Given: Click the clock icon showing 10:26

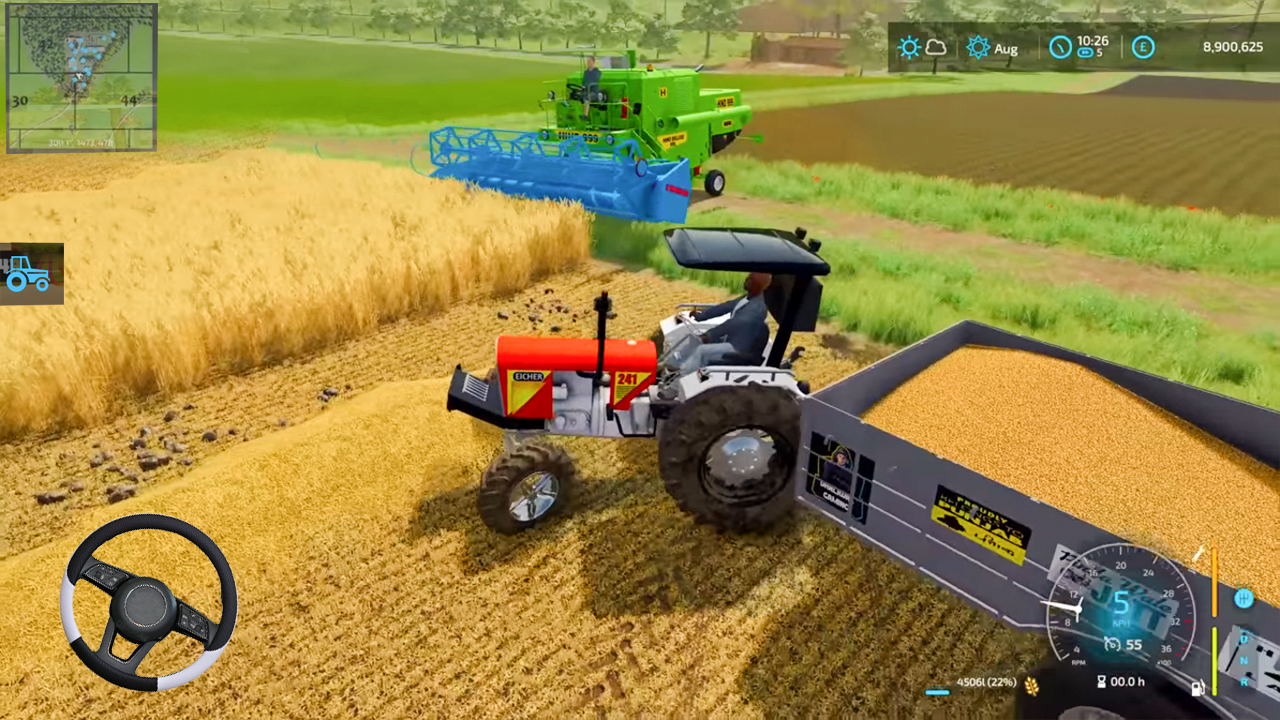Looking at the screenshot, I should click(1061, 47).
